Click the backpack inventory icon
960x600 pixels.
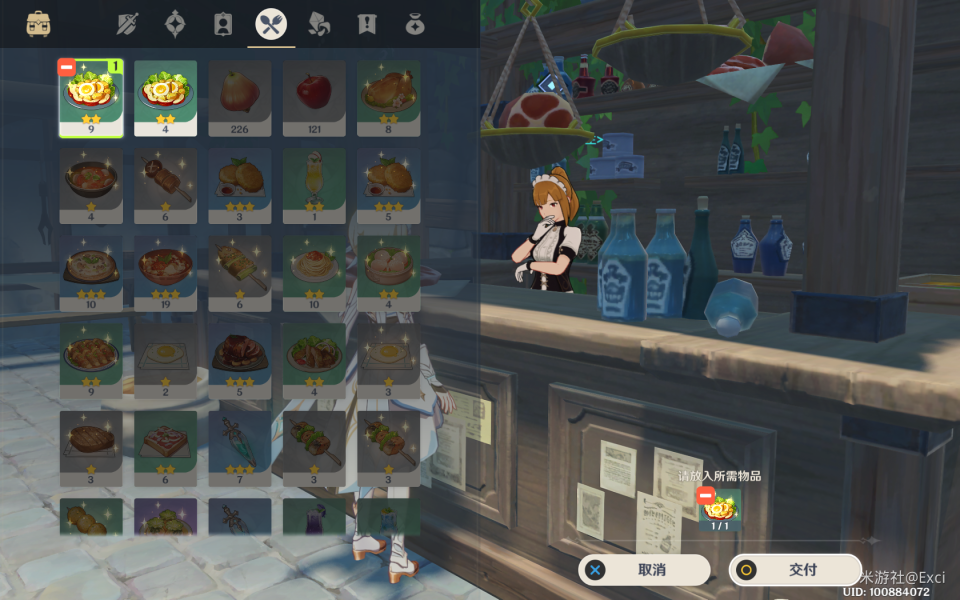point(39,24)
